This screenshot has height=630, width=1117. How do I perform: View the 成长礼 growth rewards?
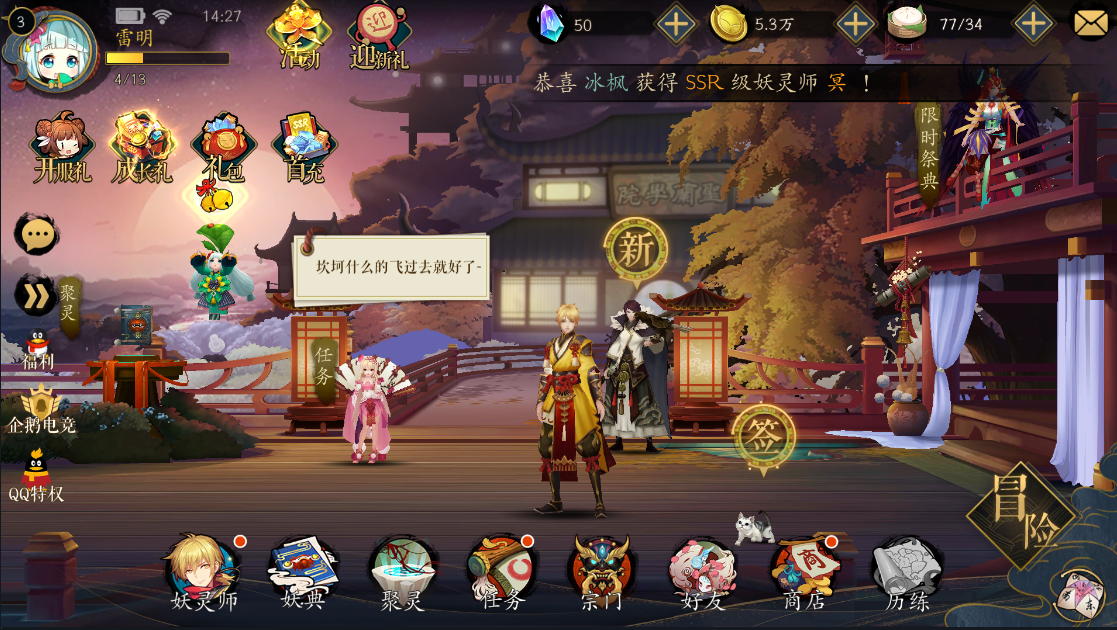pyautogui.click(x=143, y=148)
